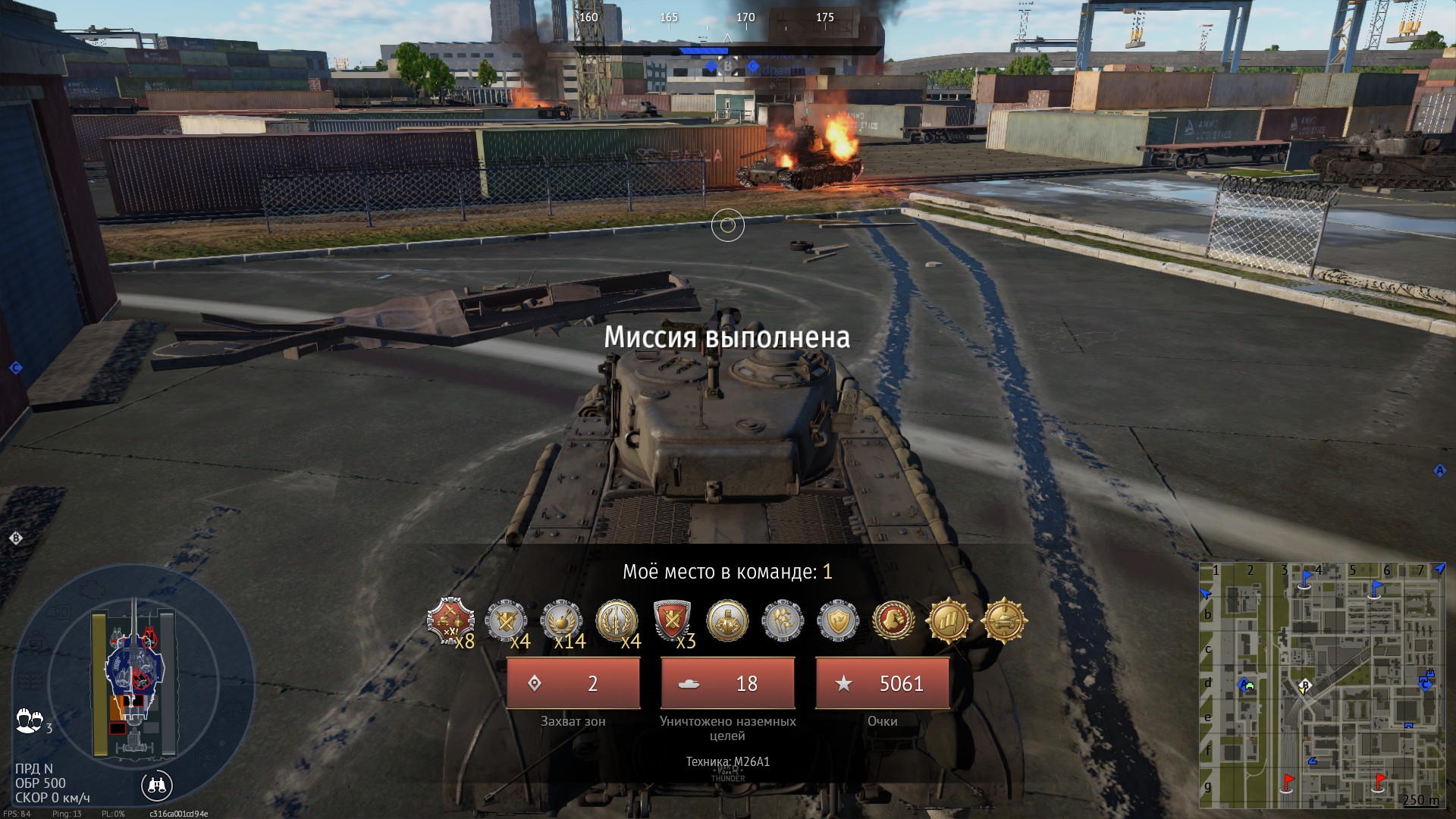The image size is (1456, 819).
Task: Click the gold tank star medal
Action: [1003, 622]
